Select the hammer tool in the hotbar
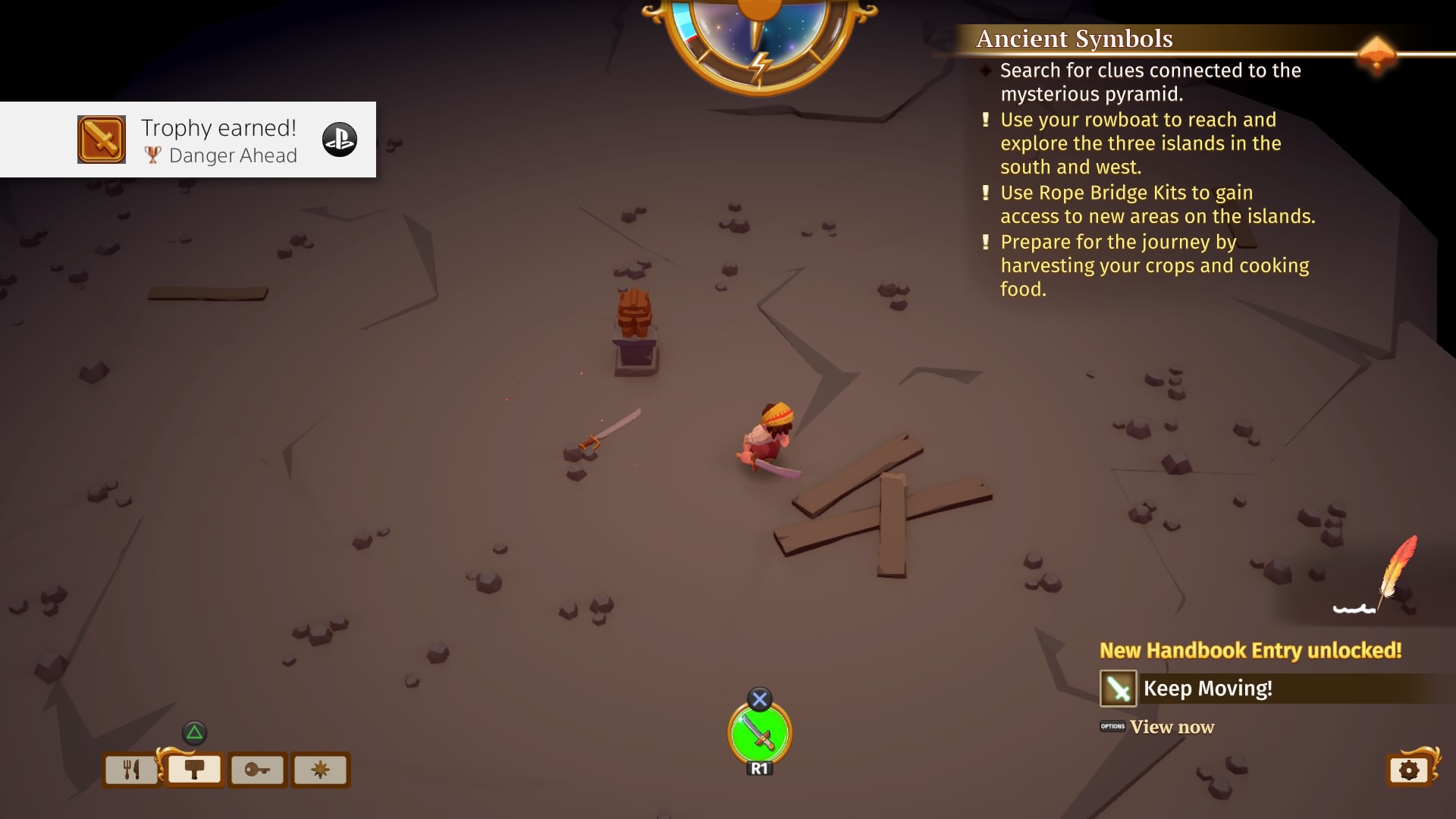Image resolution: width=1456 pixels, height=819 pixels. tap(194, 770)
